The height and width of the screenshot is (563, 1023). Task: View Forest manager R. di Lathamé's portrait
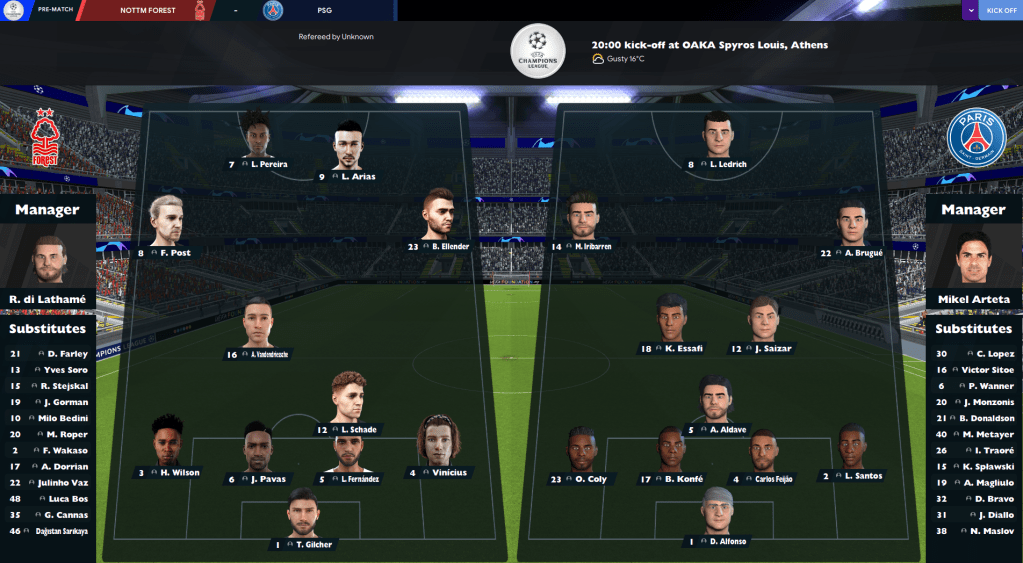pos(47,261)
